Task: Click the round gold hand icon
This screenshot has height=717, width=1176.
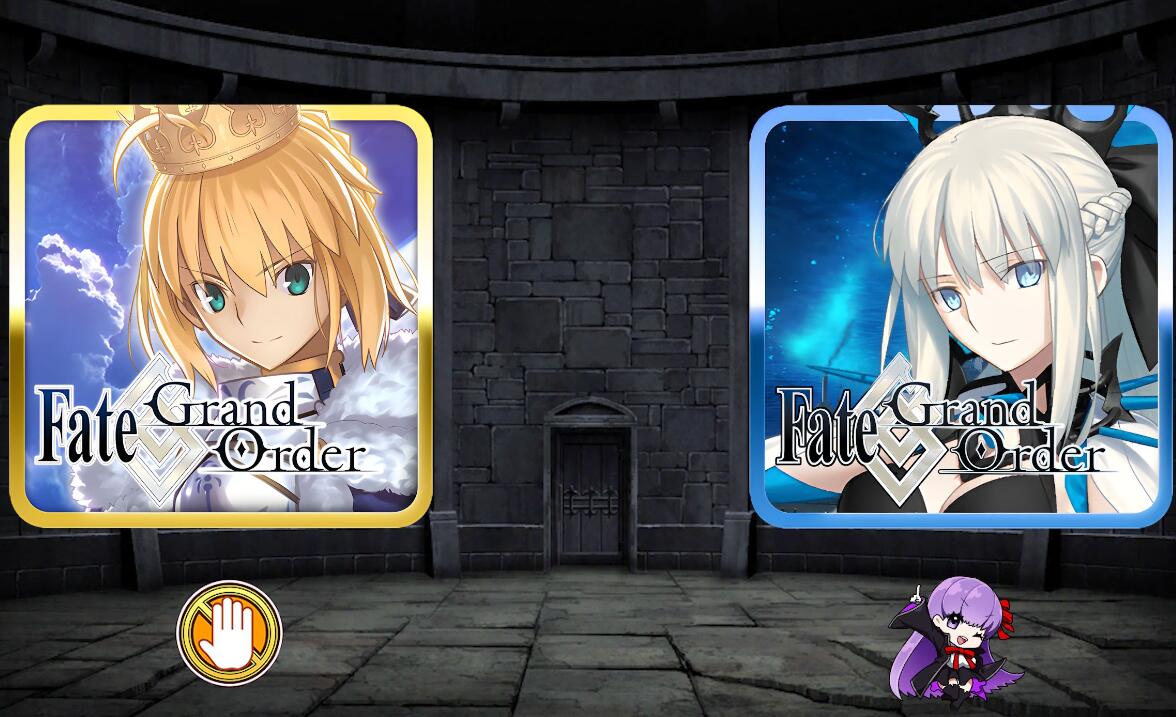Action: 229,632
